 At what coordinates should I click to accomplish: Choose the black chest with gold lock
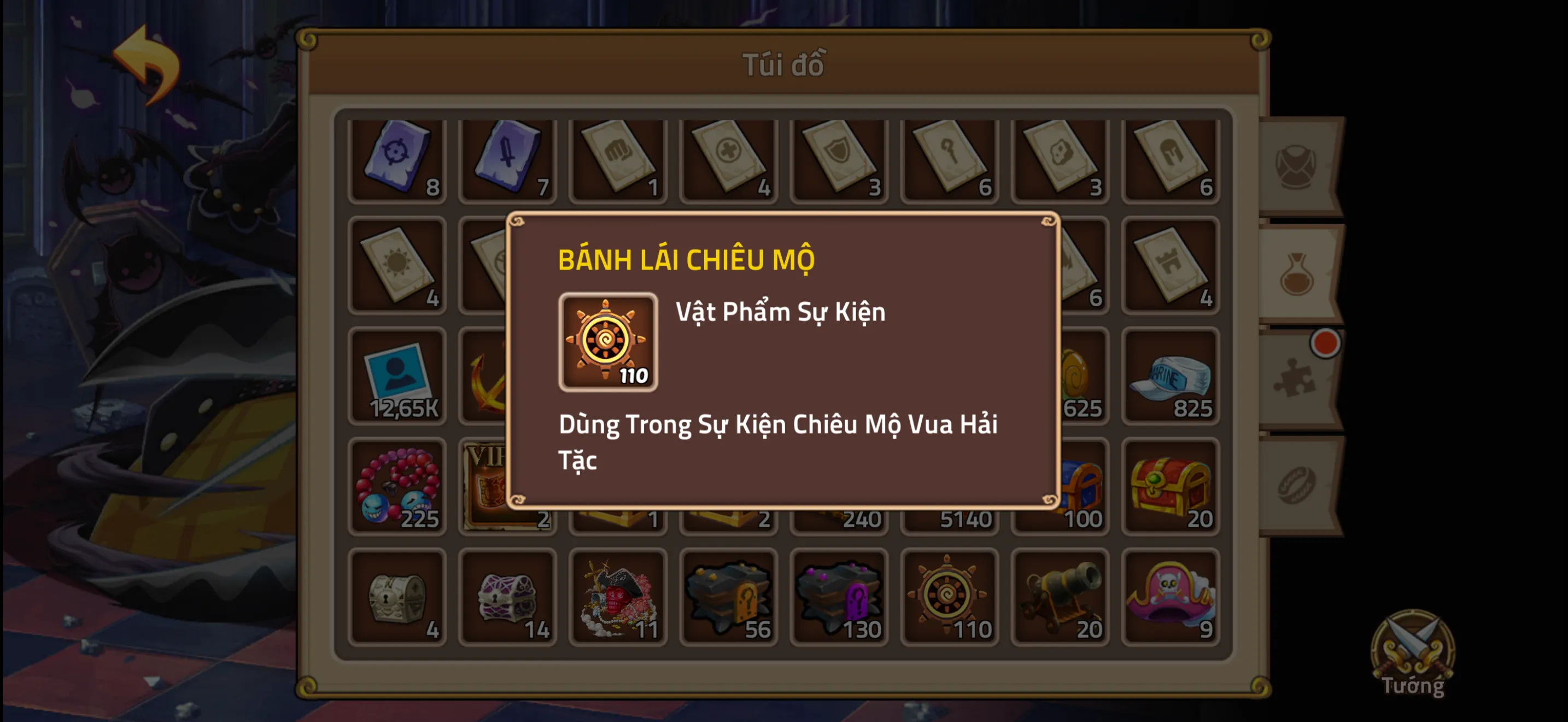point(729,597)
